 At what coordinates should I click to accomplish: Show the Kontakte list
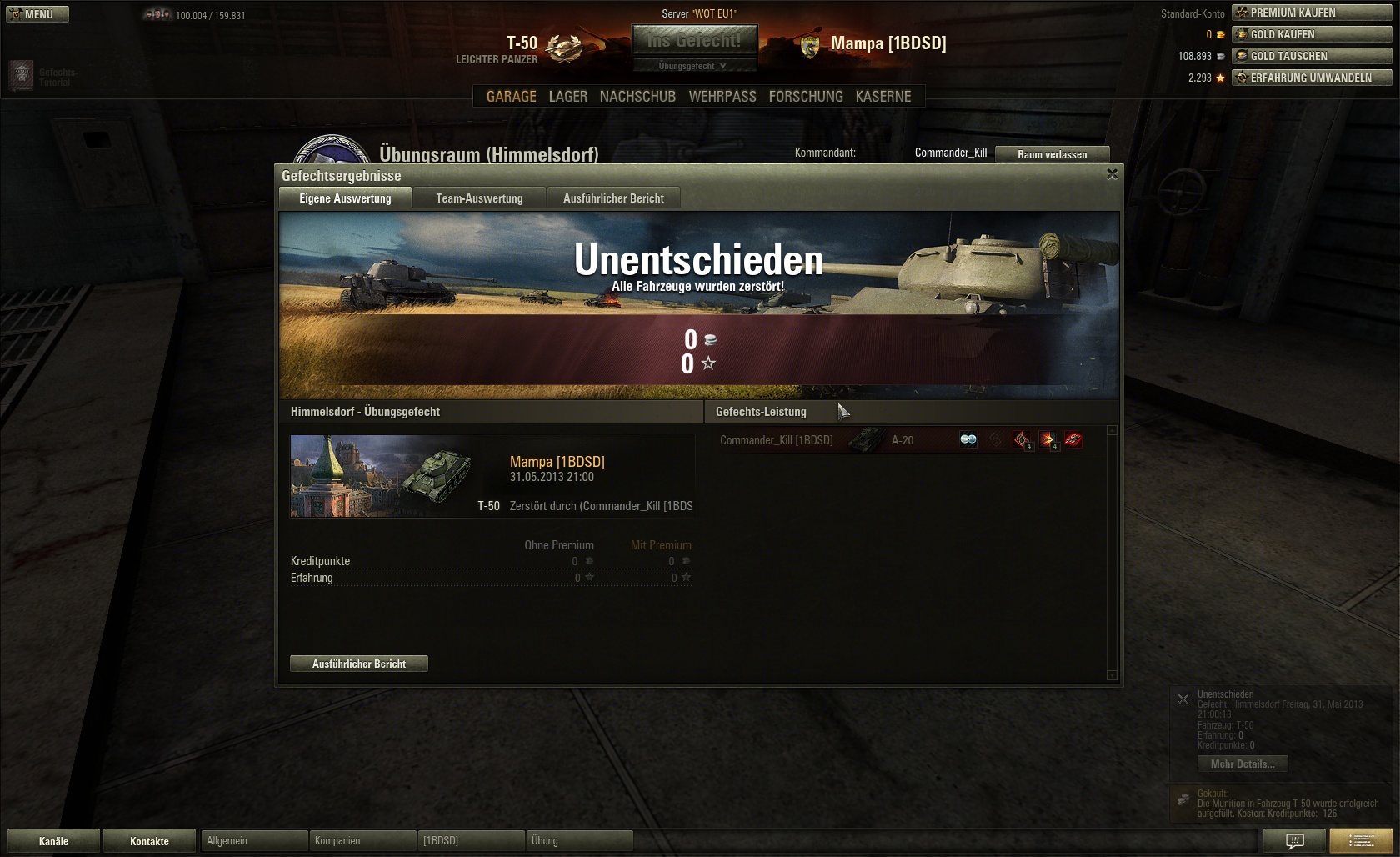click(149, 841)
